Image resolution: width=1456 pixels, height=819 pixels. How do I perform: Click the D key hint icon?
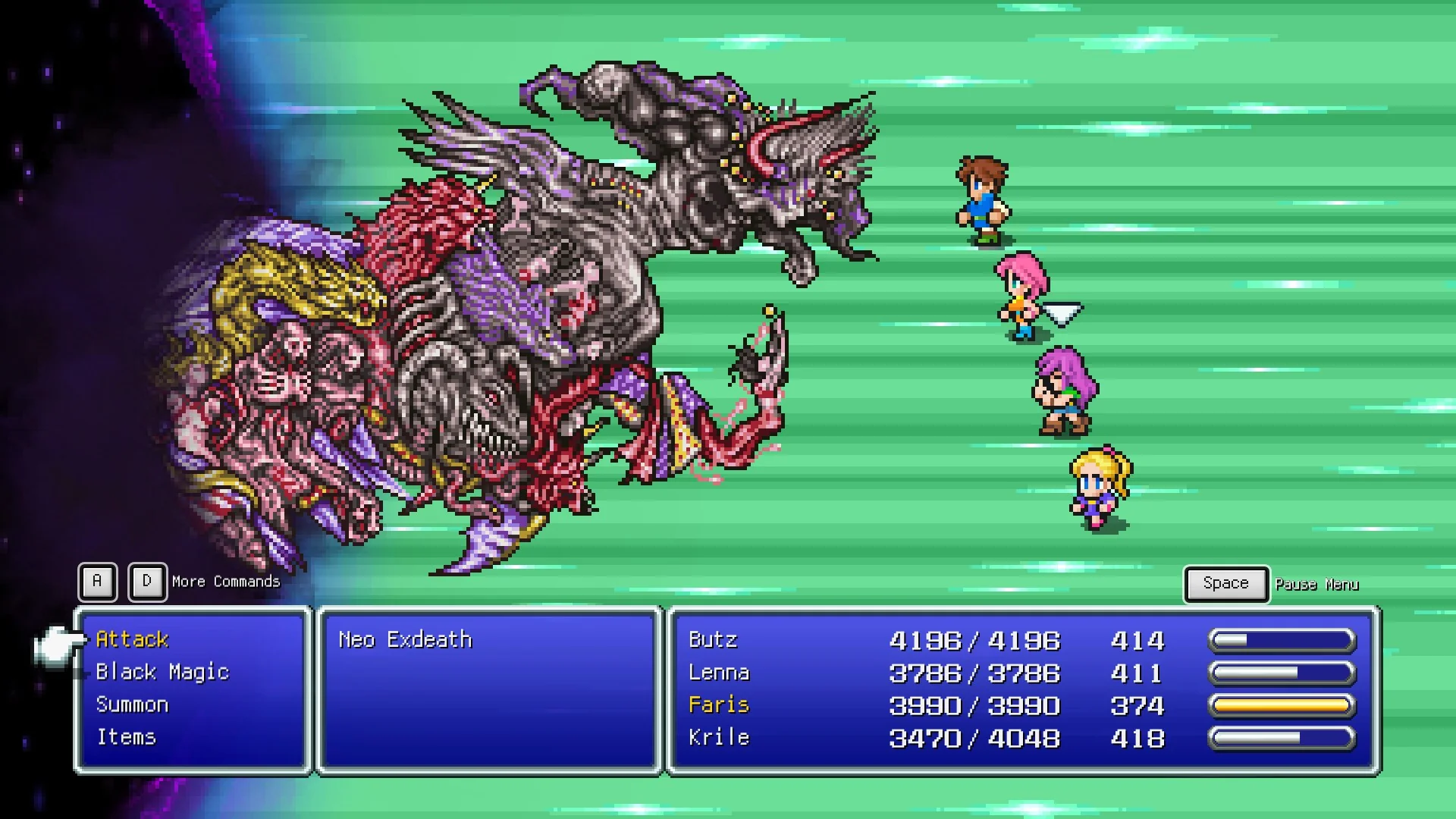click(147, 582)
